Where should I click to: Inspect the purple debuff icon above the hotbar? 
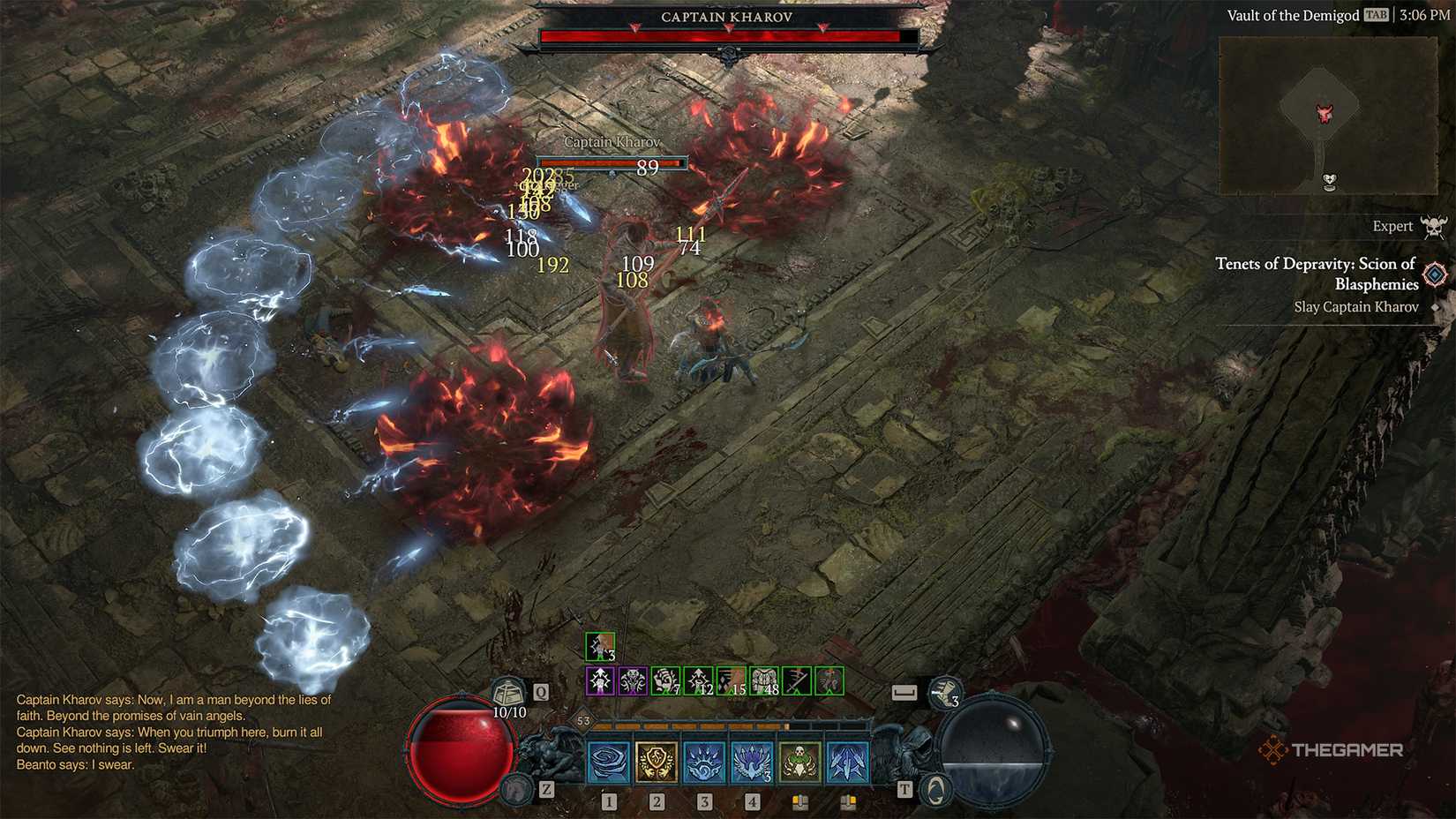[x=601, y=680]
